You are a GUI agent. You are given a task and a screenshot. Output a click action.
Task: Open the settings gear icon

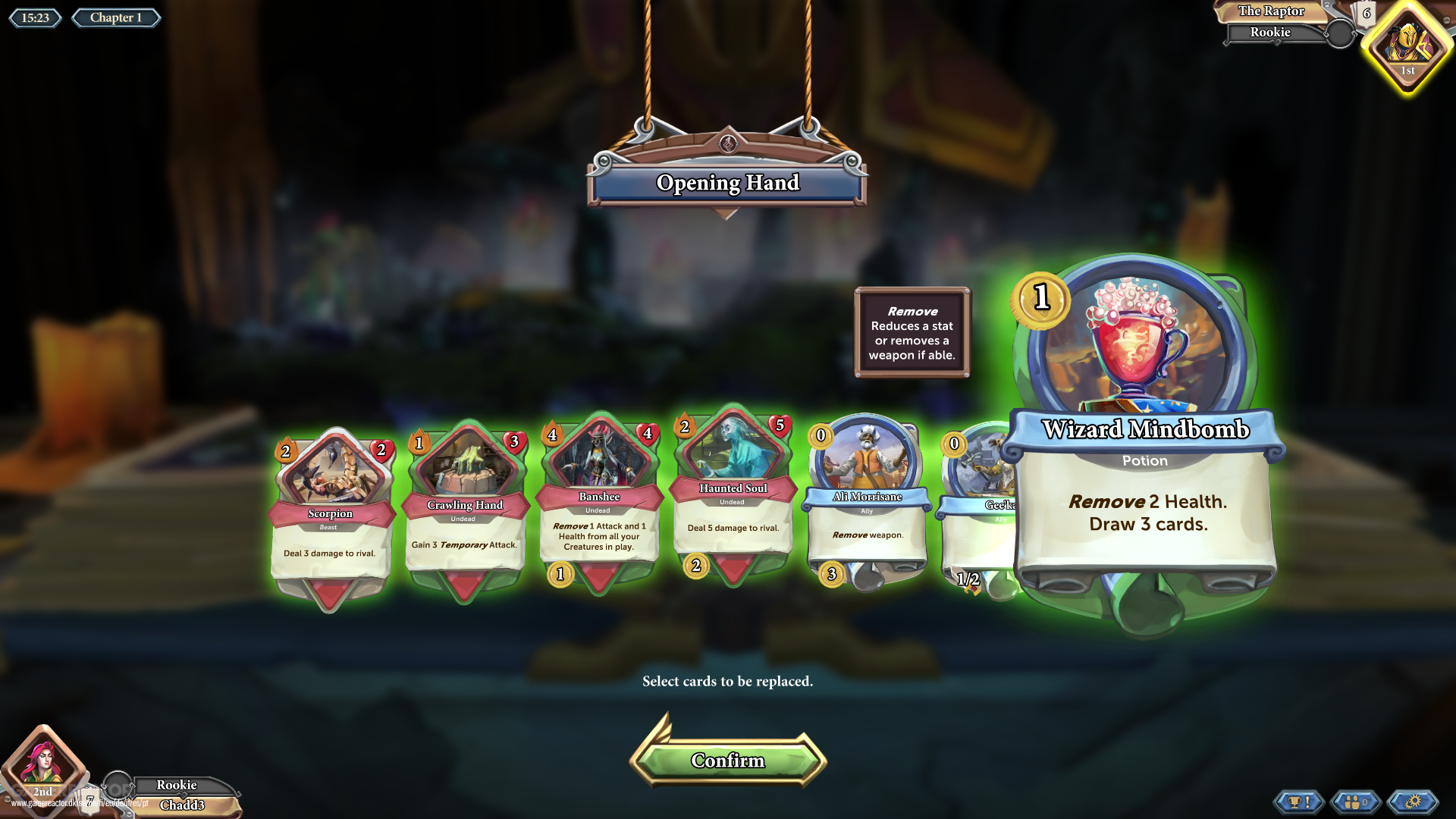(1412, 801)
